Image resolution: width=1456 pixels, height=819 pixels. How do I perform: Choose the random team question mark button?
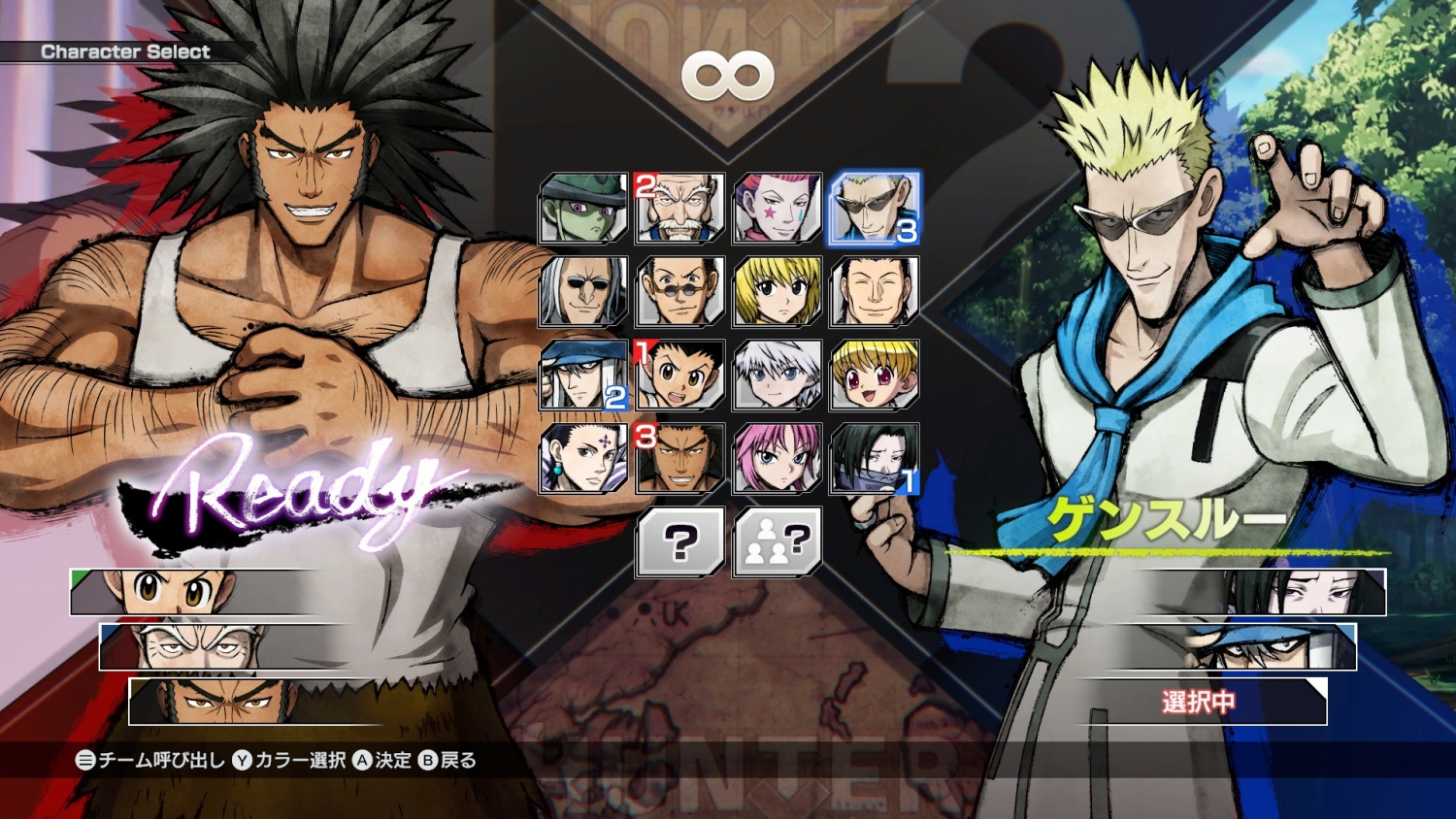tap(778, 541)
